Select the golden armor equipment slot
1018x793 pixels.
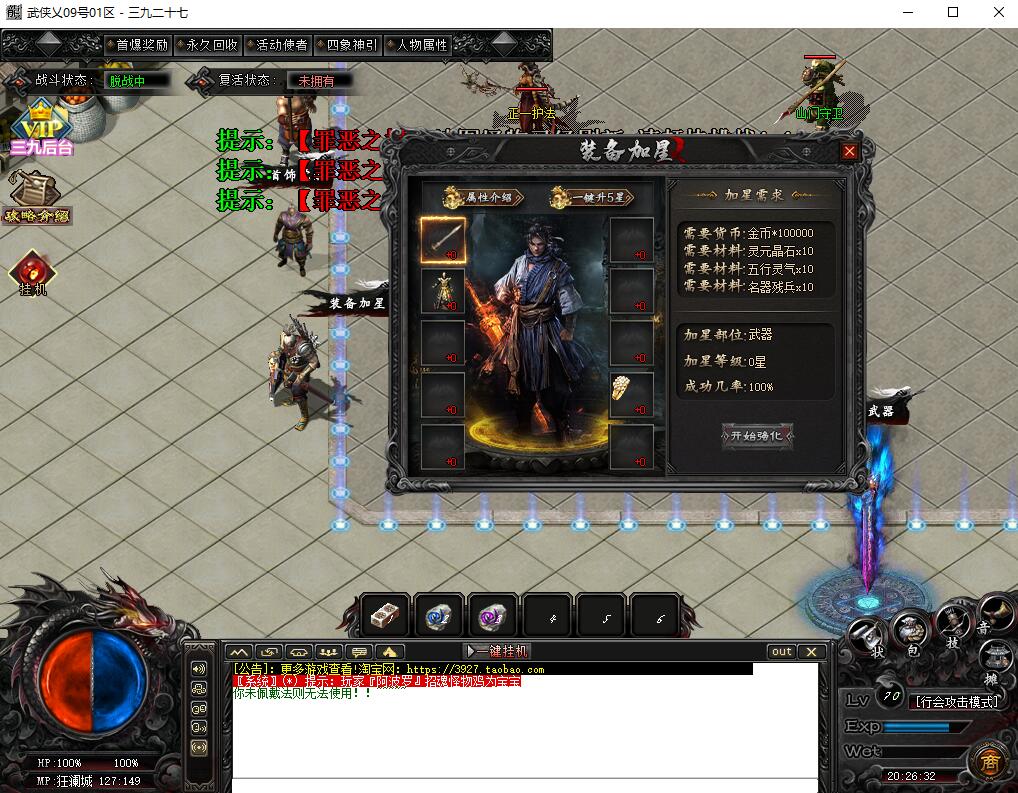pyautogui.click(x=442, y=291)
